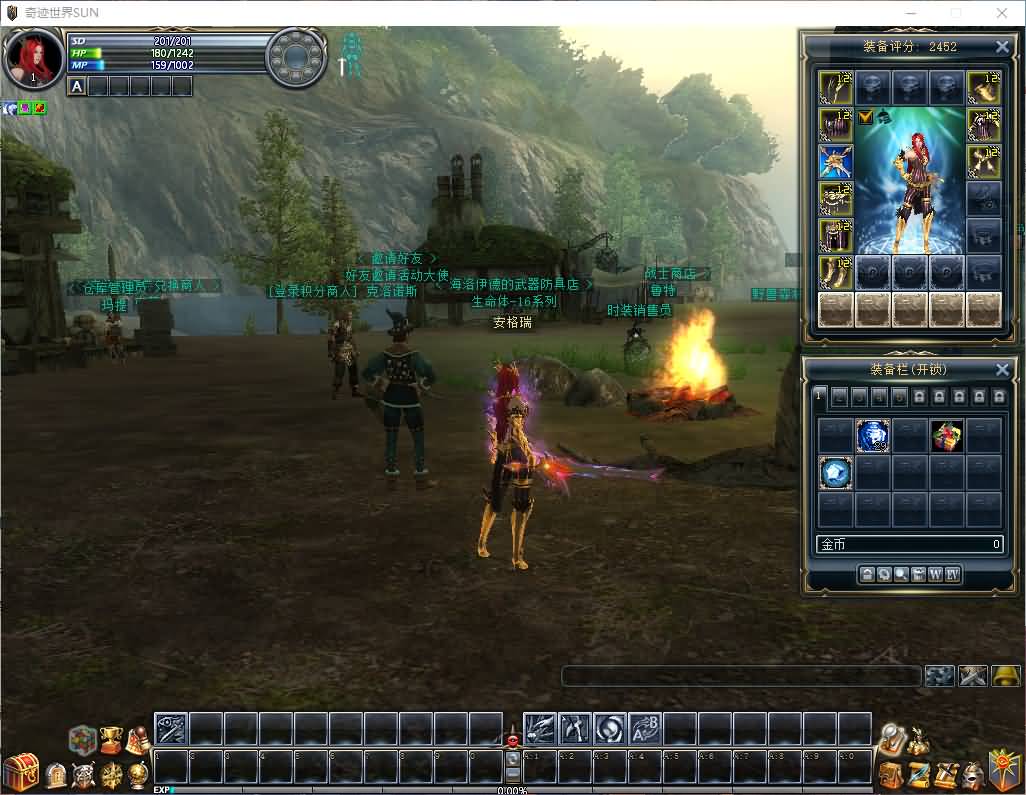Screen dimensions: 1026x795
Task: Use the magnifier search button in inventory
Action: [901, 574]
